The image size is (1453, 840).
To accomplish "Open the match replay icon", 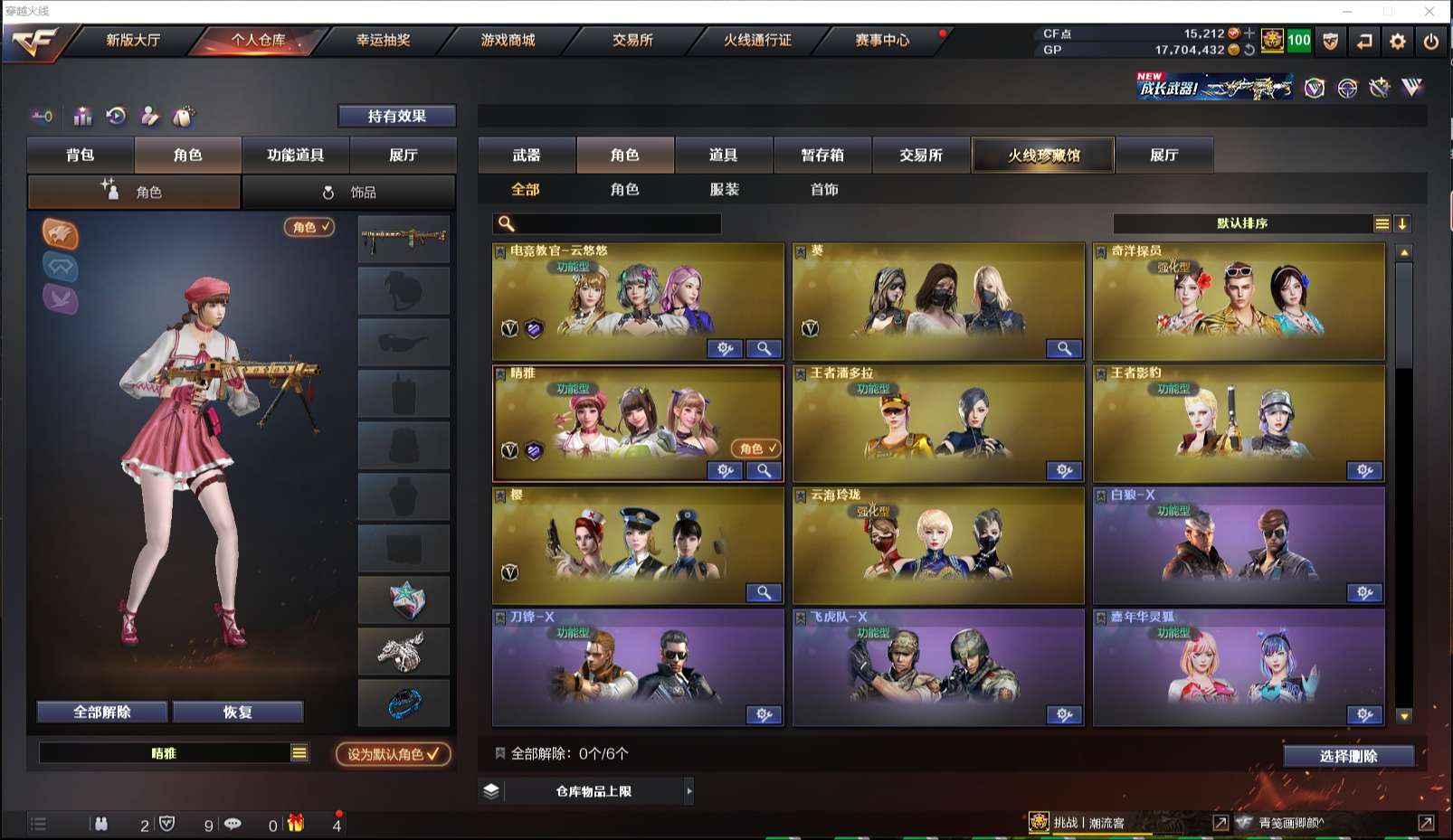I will coord(116,116).
